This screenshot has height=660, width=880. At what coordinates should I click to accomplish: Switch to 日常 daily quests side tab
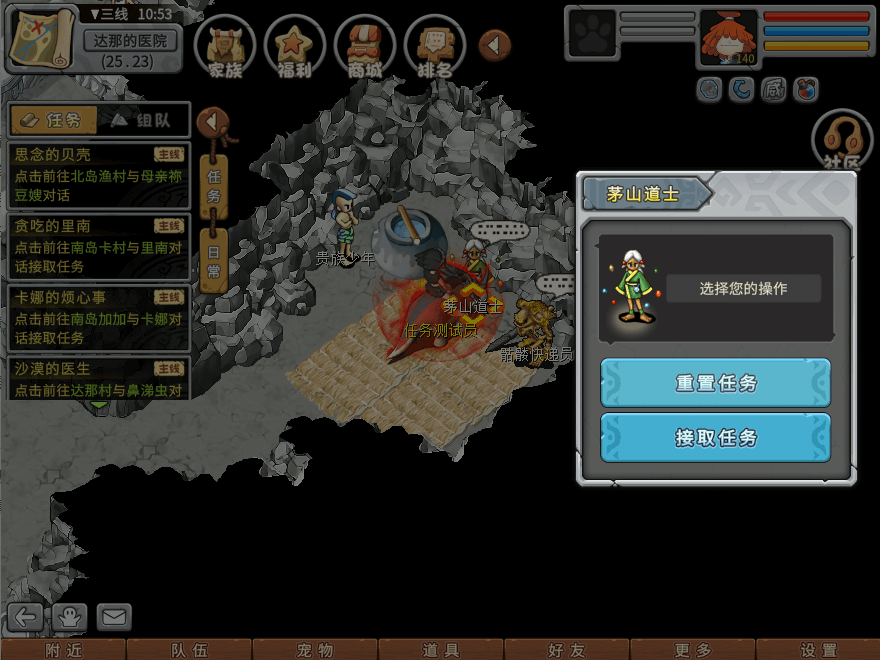pyautogui.click(x=213, y=257)
